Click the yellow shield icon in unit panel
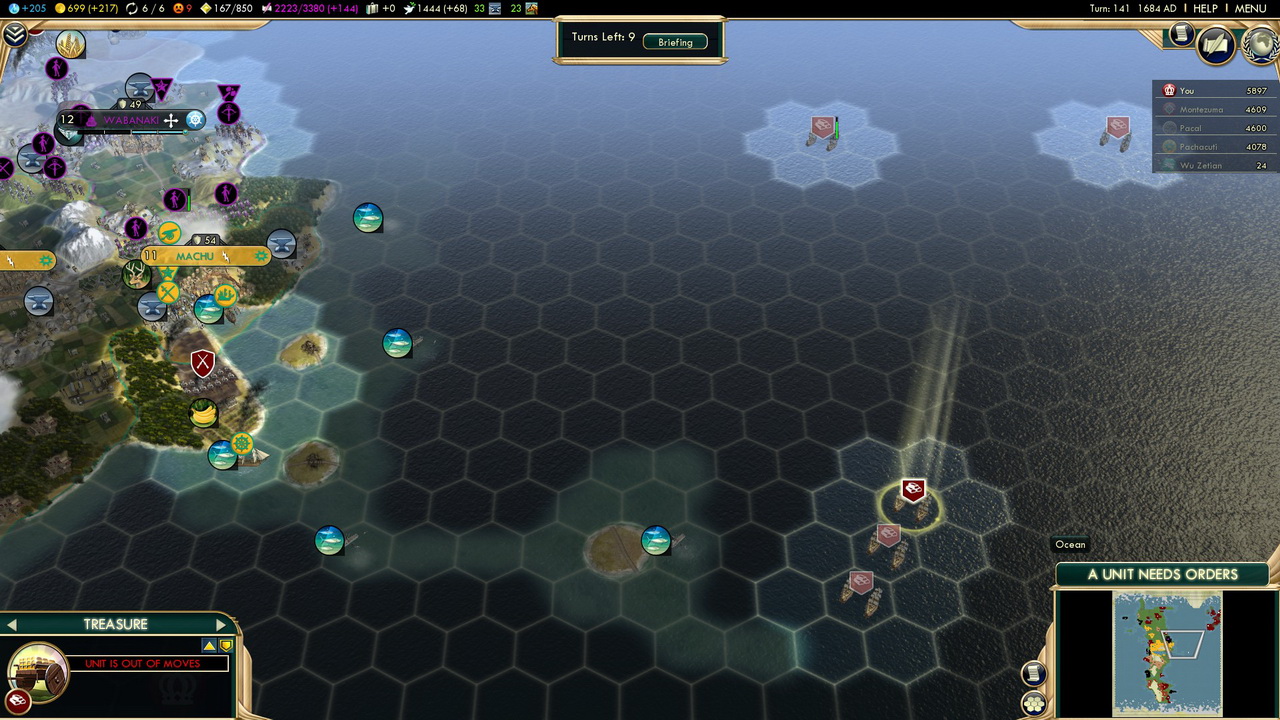 pos(226,646)
